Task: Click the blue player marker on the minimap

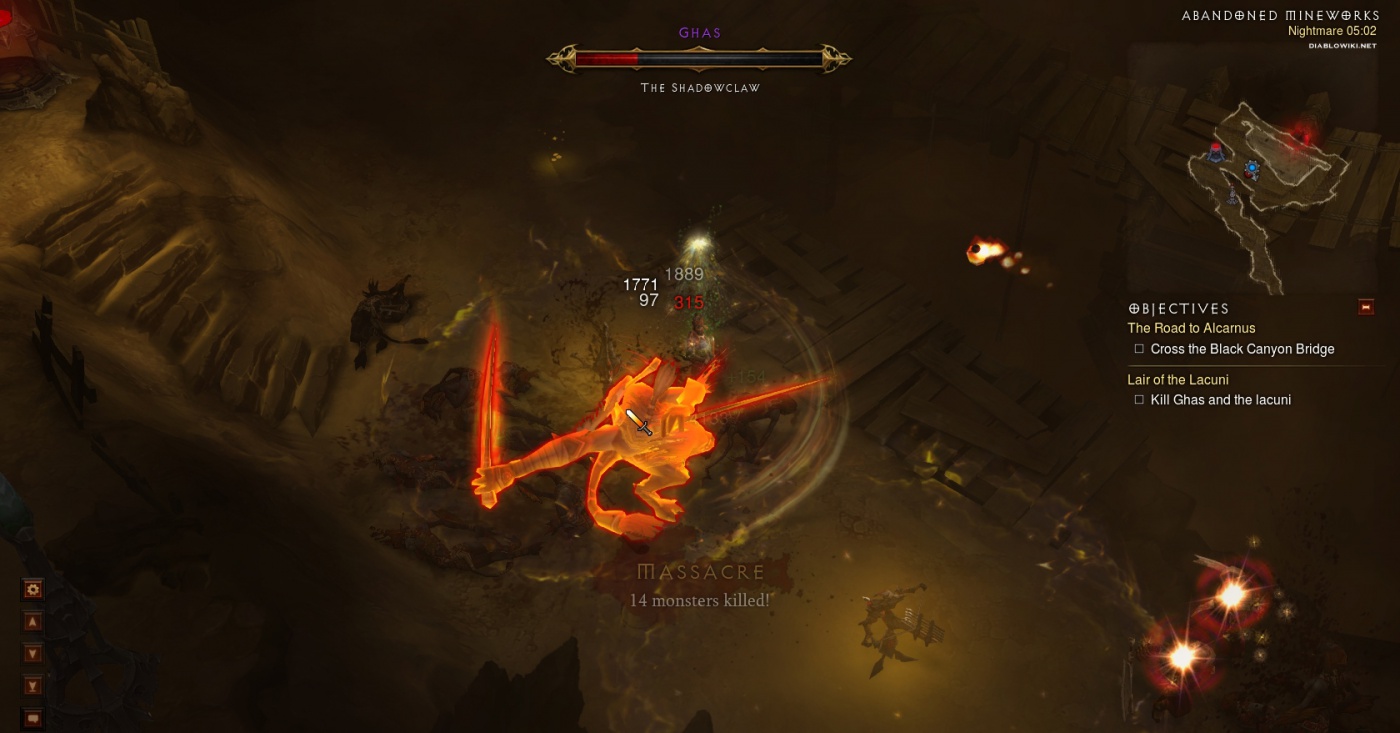Action: click(x=1252, y=167)
